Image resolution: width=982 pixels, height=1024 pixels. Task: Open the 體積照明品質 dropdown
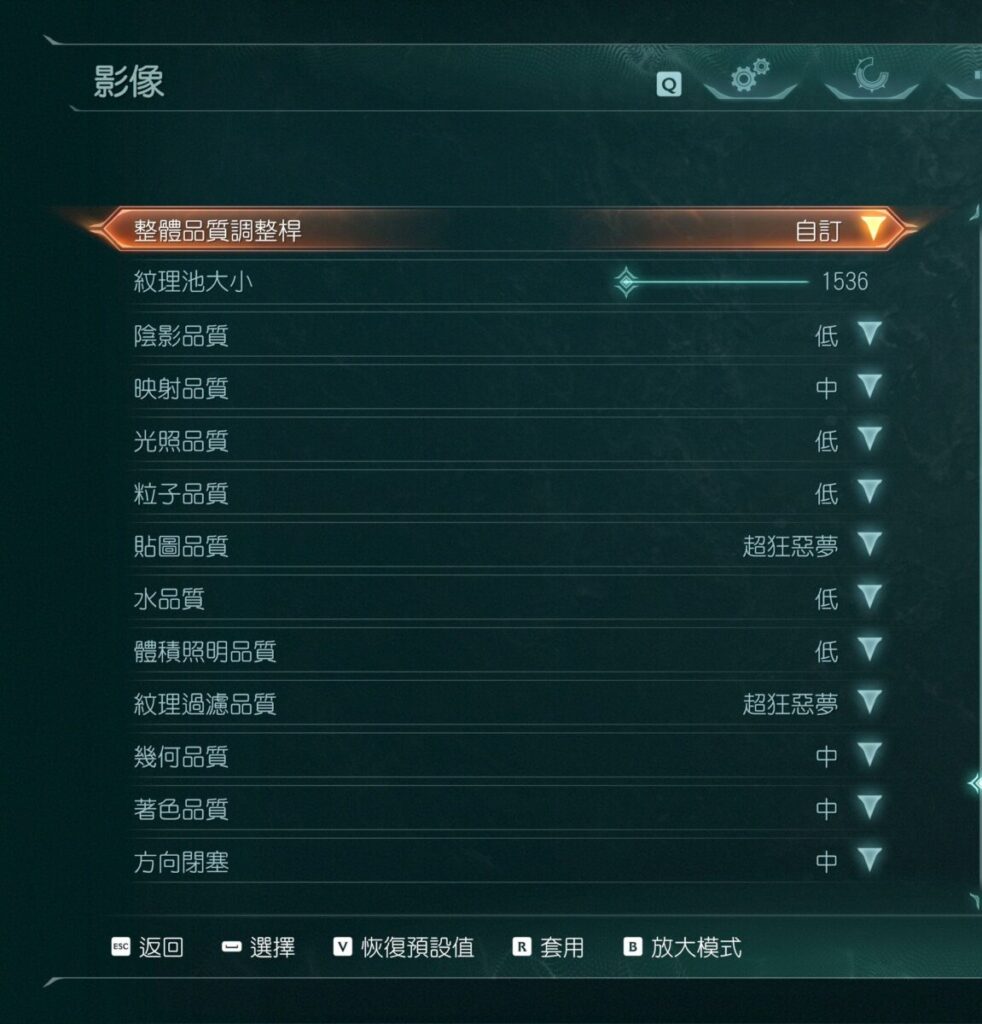(x=869, y=651)
